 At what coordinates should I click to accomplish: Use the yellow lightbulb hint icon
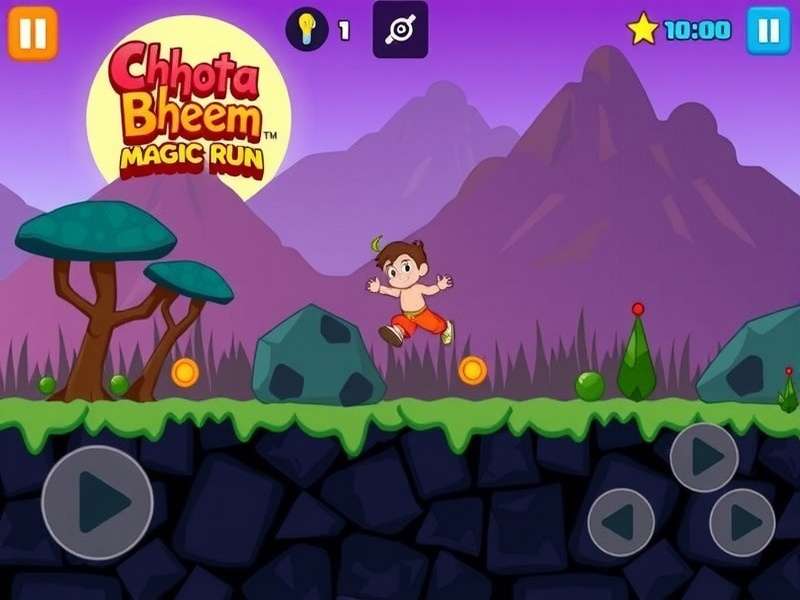click(x=307, y=29)
